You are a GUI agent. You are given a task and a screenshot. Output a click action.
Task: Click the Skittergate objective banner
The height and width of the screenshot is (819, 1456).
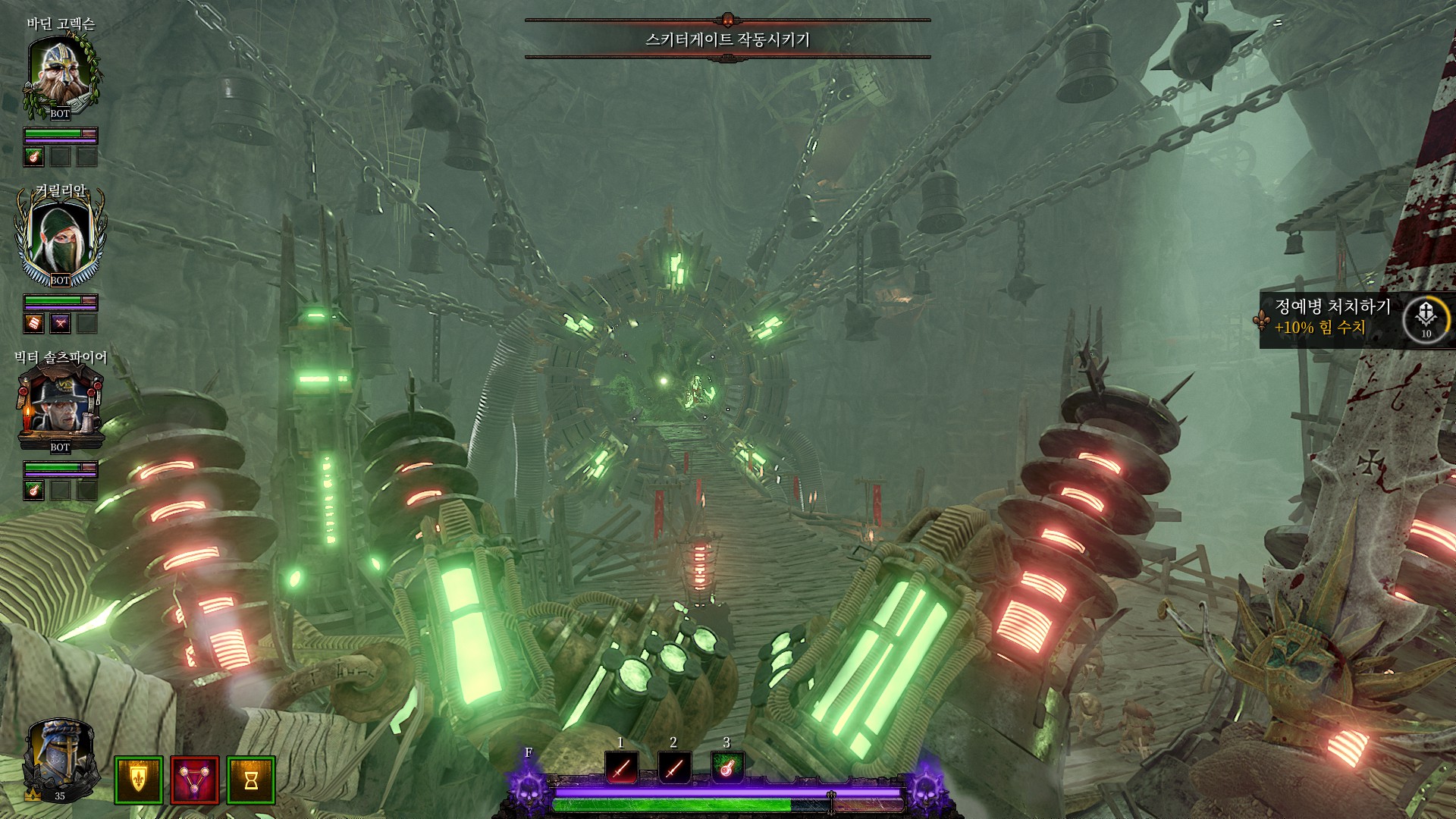point(727,39)
